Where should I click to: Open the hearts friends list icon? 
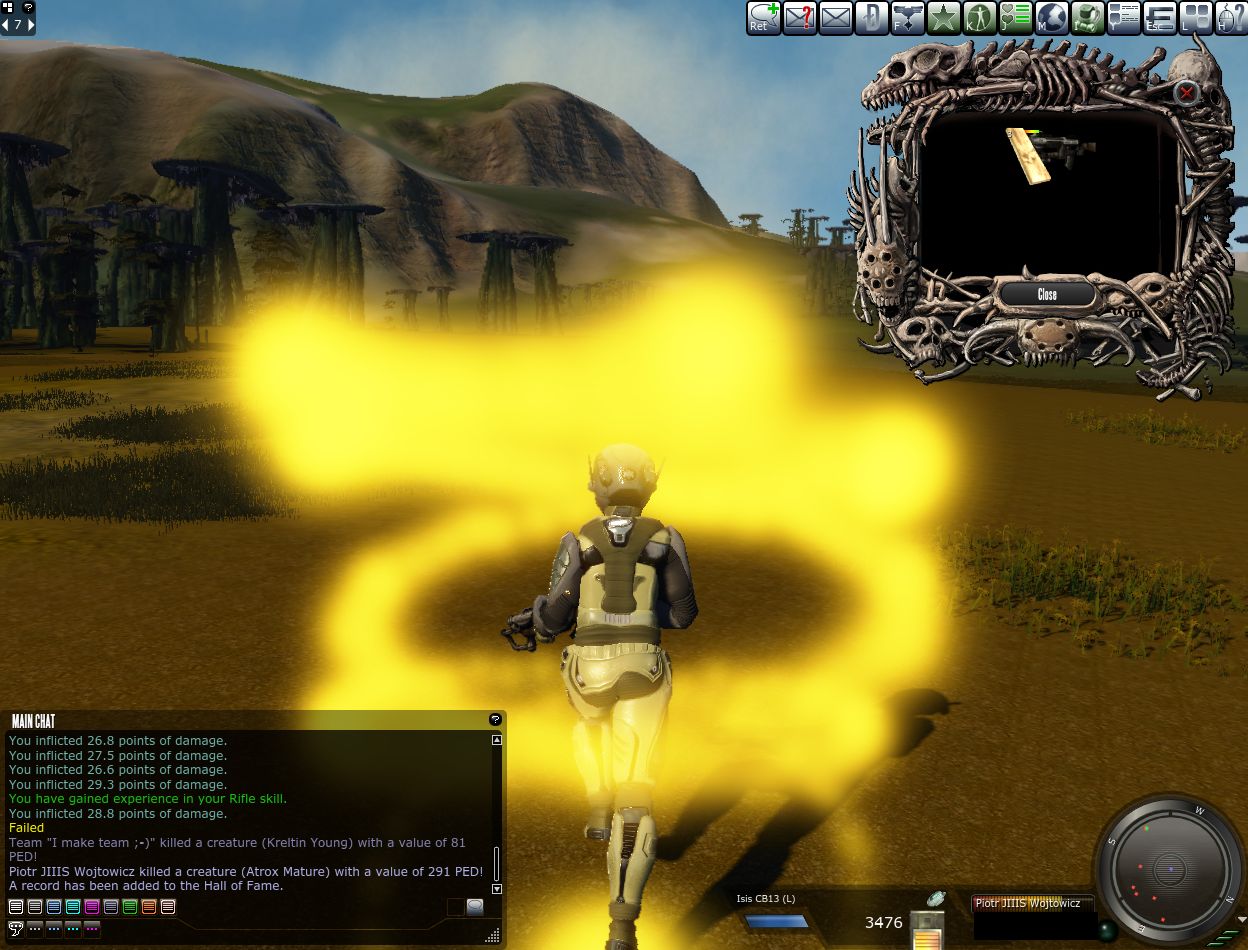coord(1016,17)
